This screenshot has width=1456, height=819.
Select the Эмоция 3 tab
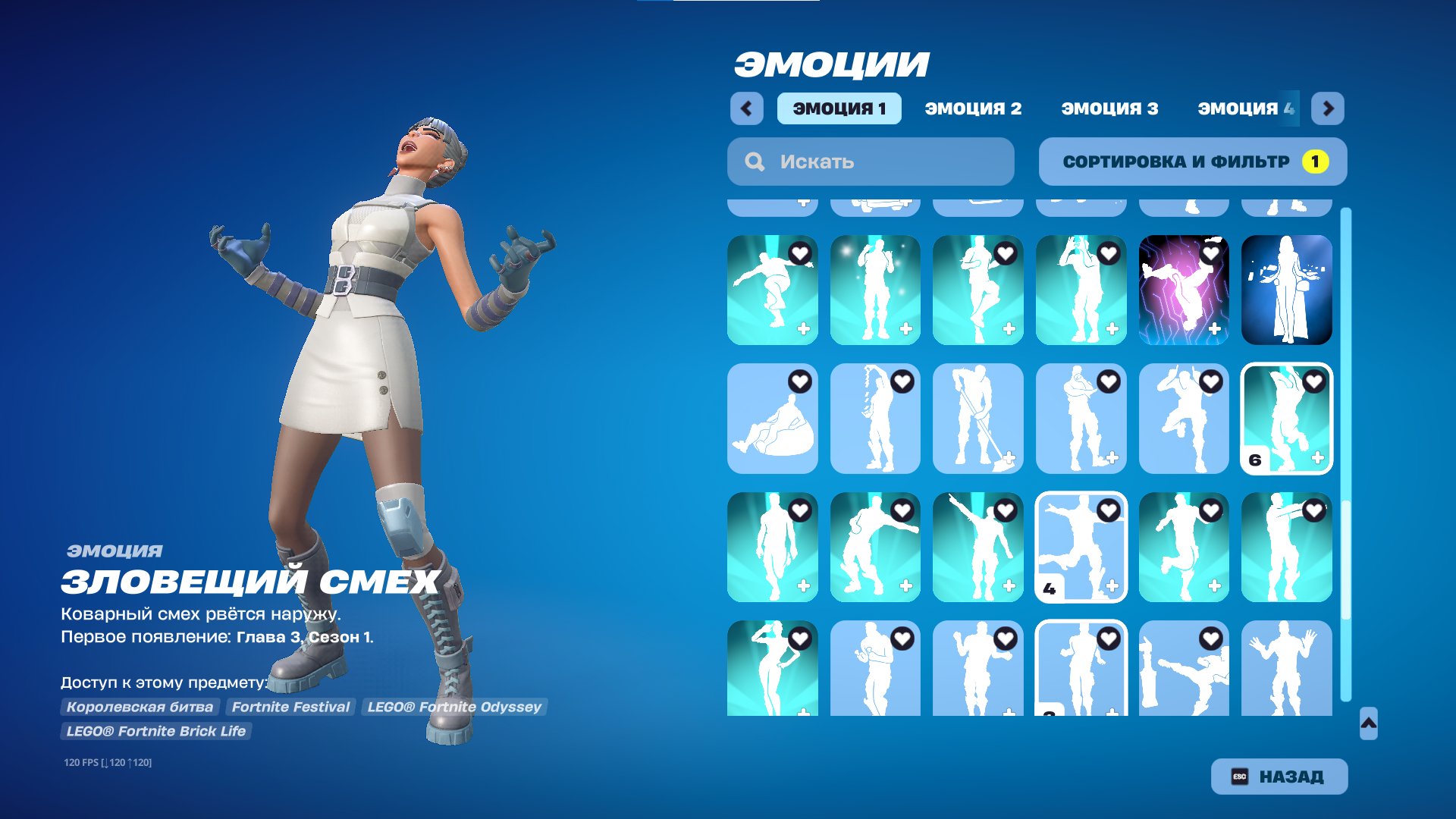click(1109, 108)
